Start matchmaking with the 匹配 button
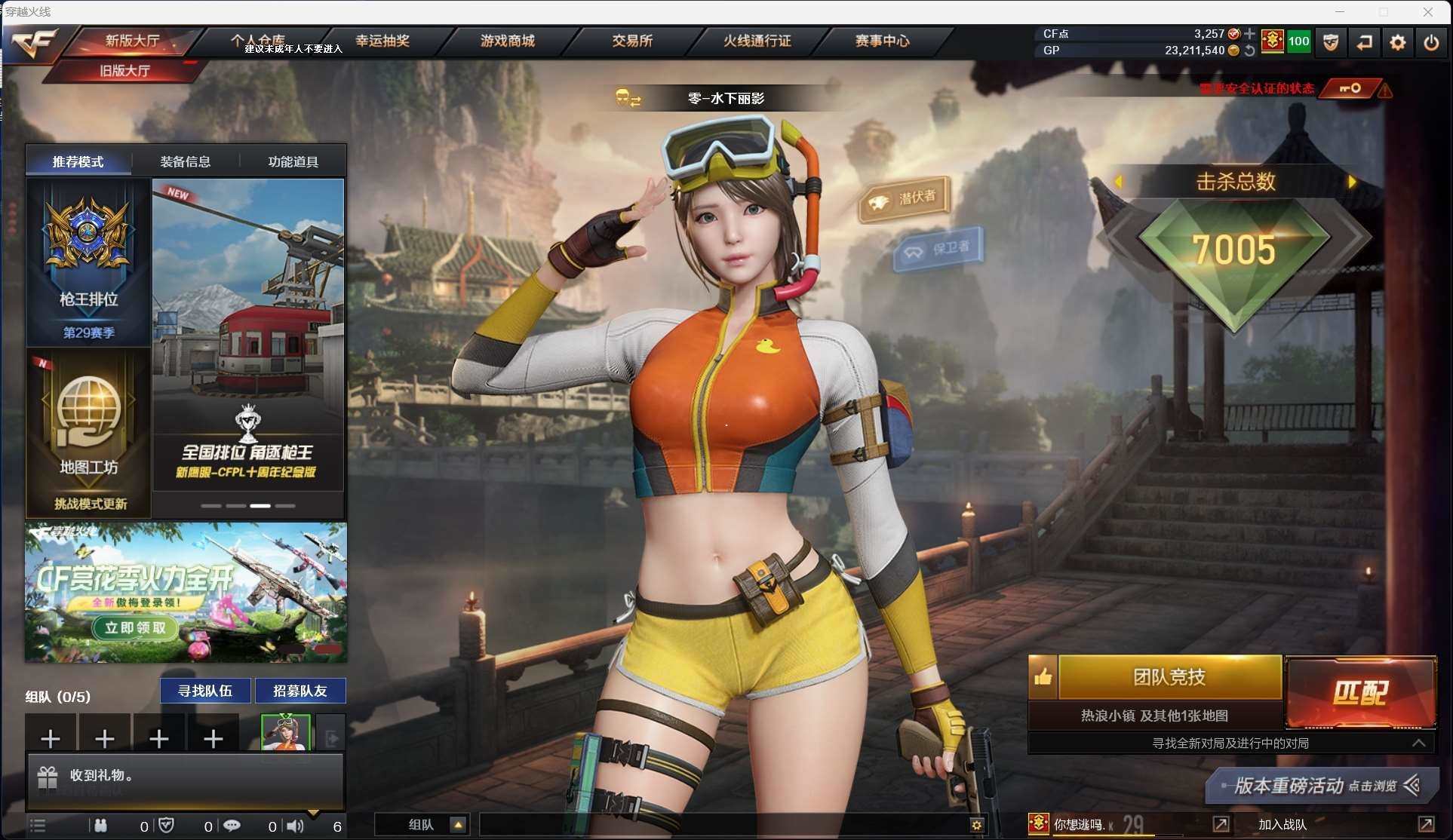The image size is (1453, 840). [x=1360, y=692]
